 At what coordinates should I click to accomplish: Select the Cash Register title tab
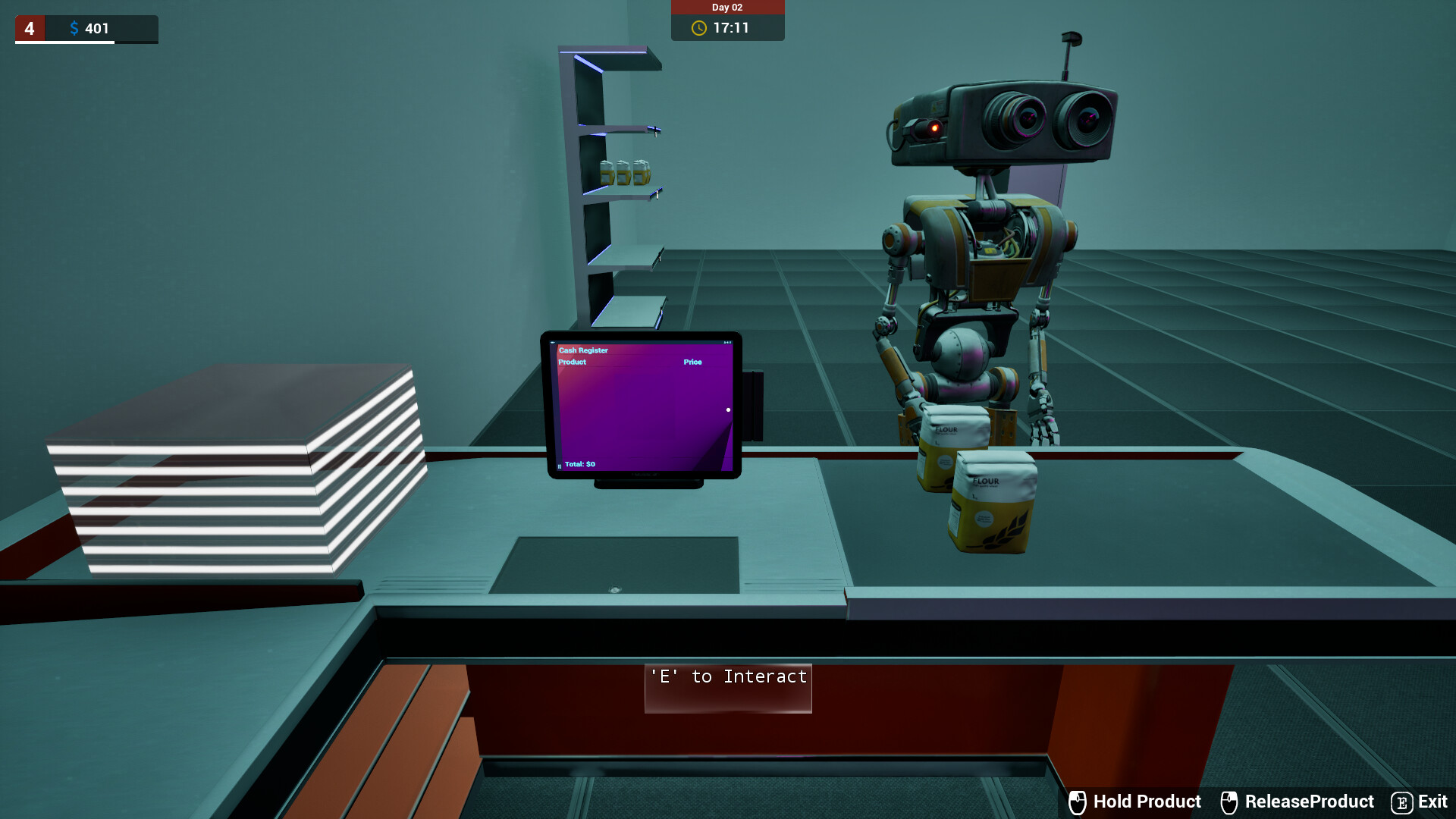tap(582, 350)
